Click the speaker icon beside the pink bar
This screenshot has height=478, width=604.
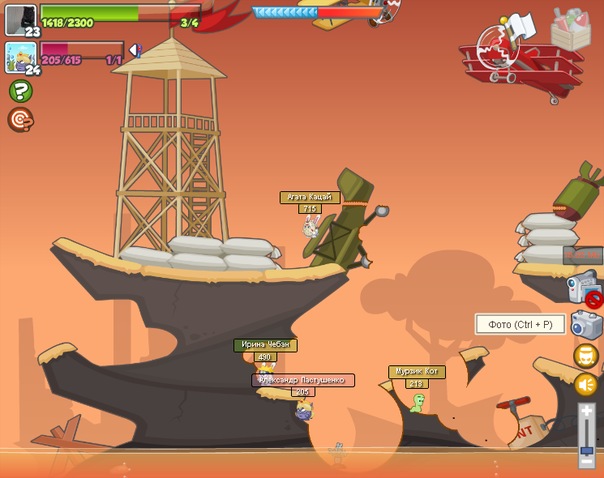[135, 50]
